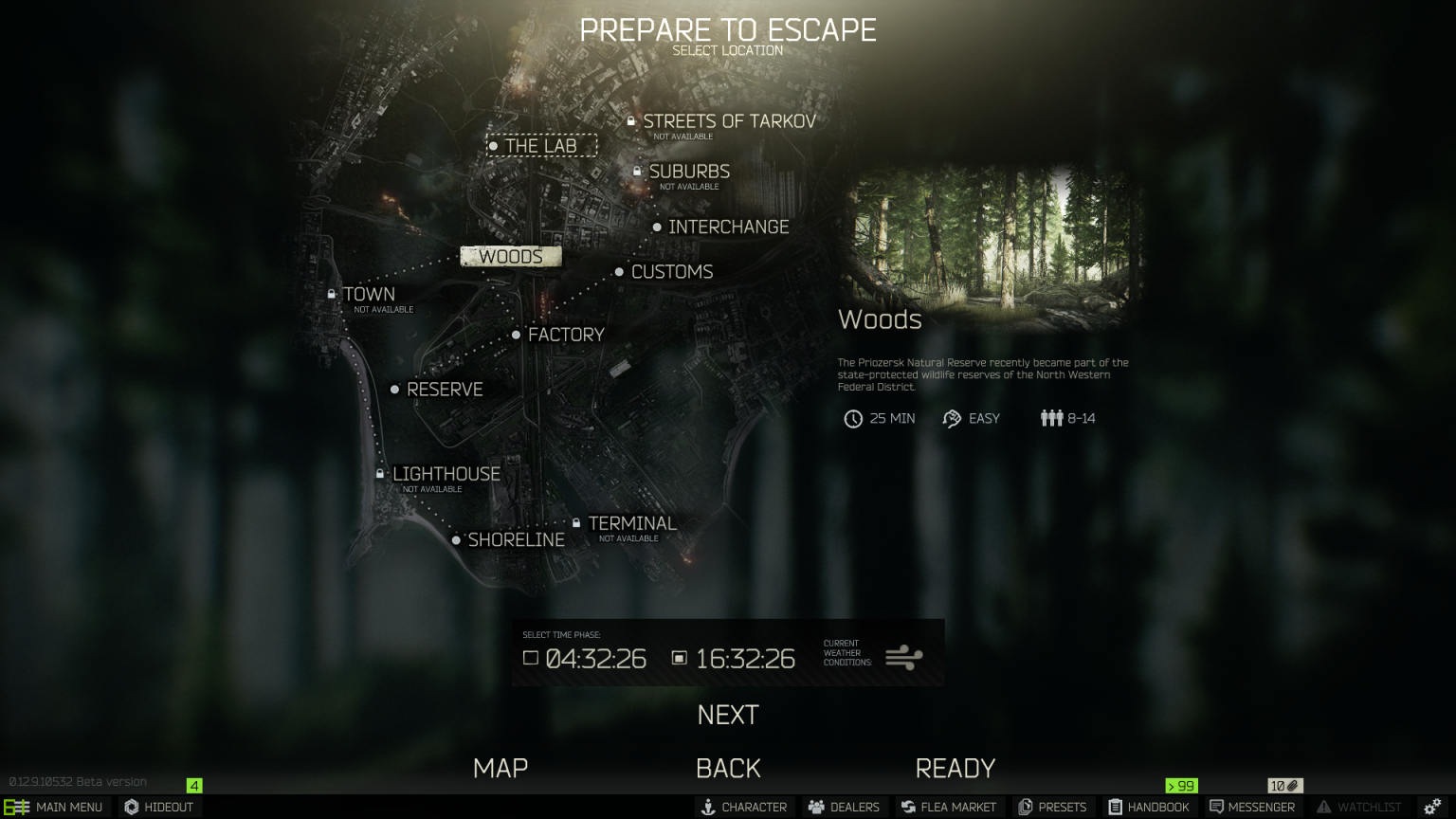Open the Hideout from the bottom bar

(158, 807)
